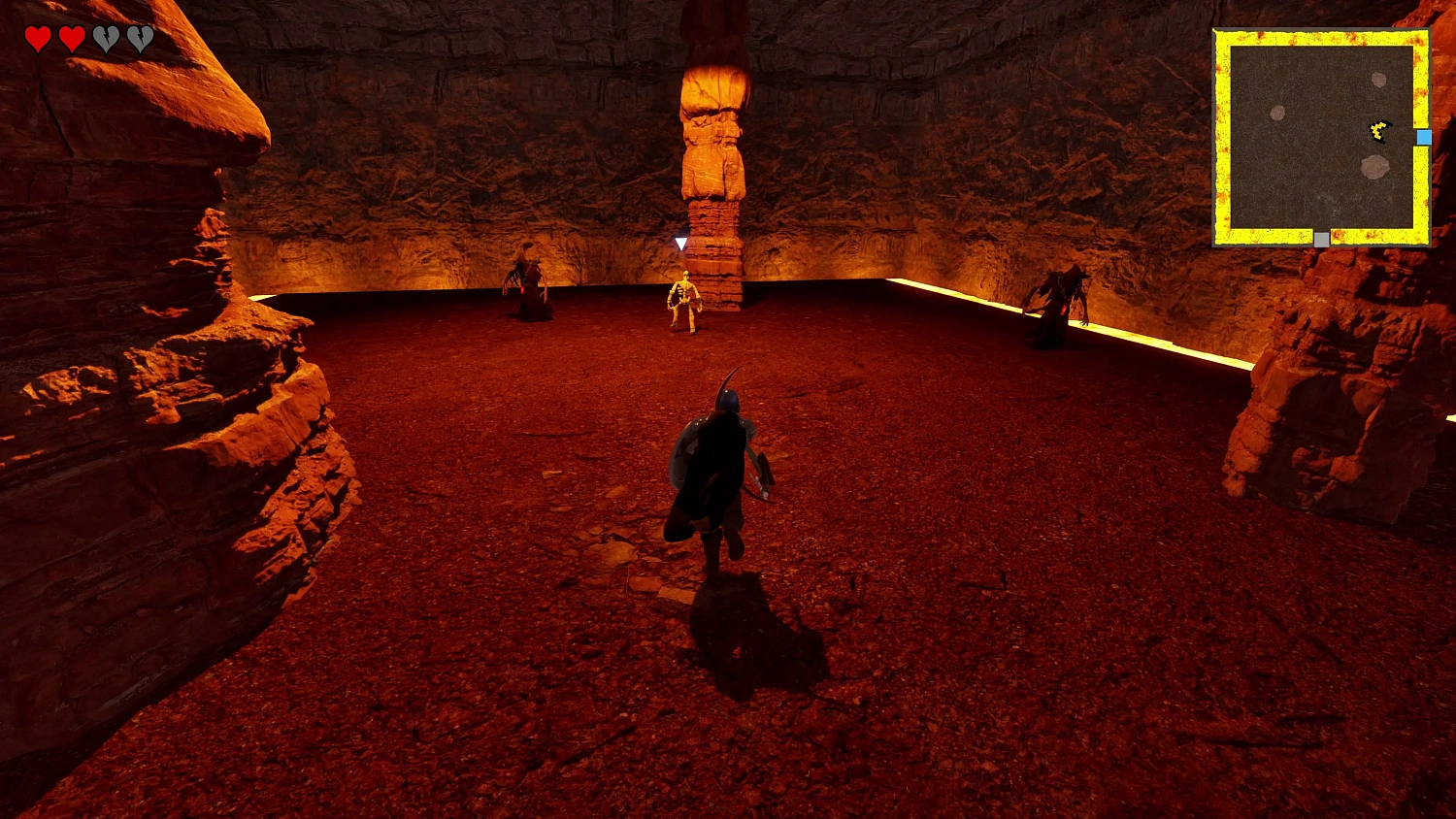The height and width of the screenshot is (819, 1456).
Task: Click the large brown spot on the minimap
Action: tap(1374, 167)
